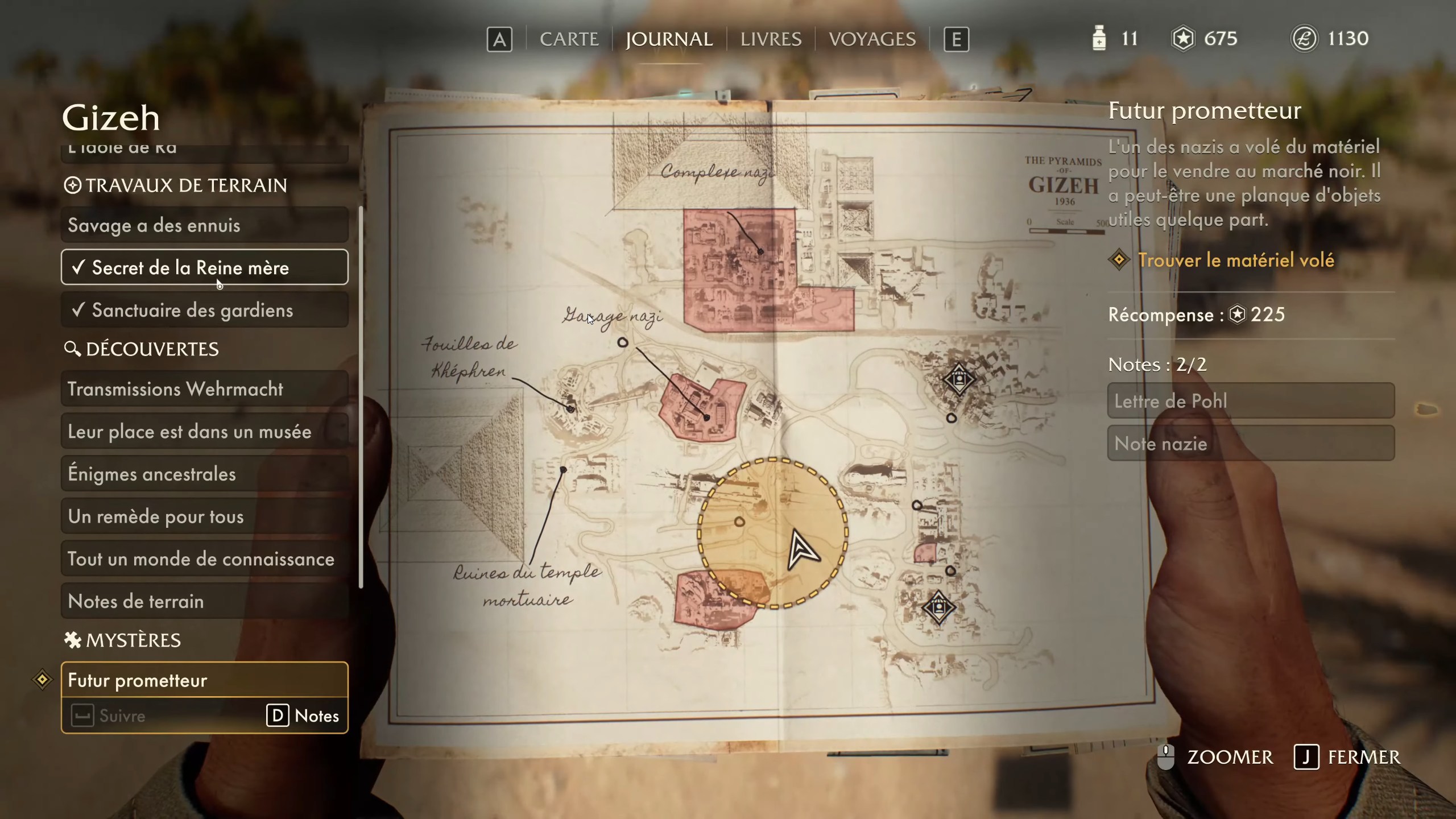Switch to the CARTE tab

coord(569,39)
